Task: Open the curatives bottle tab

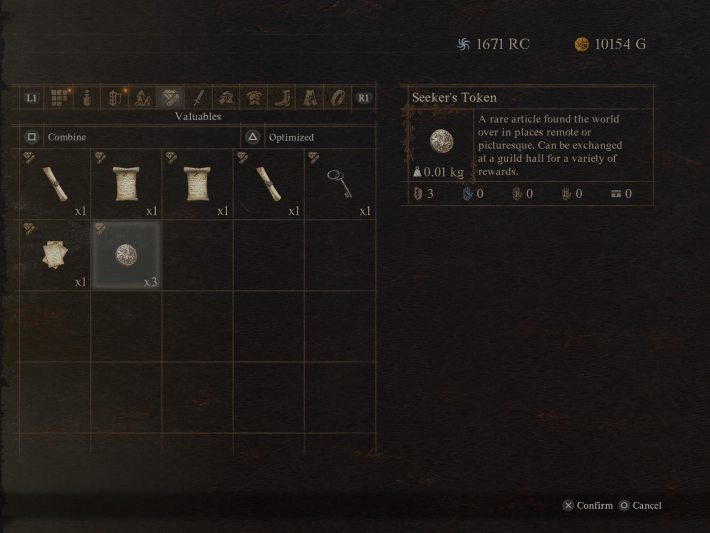Action: 88,98
